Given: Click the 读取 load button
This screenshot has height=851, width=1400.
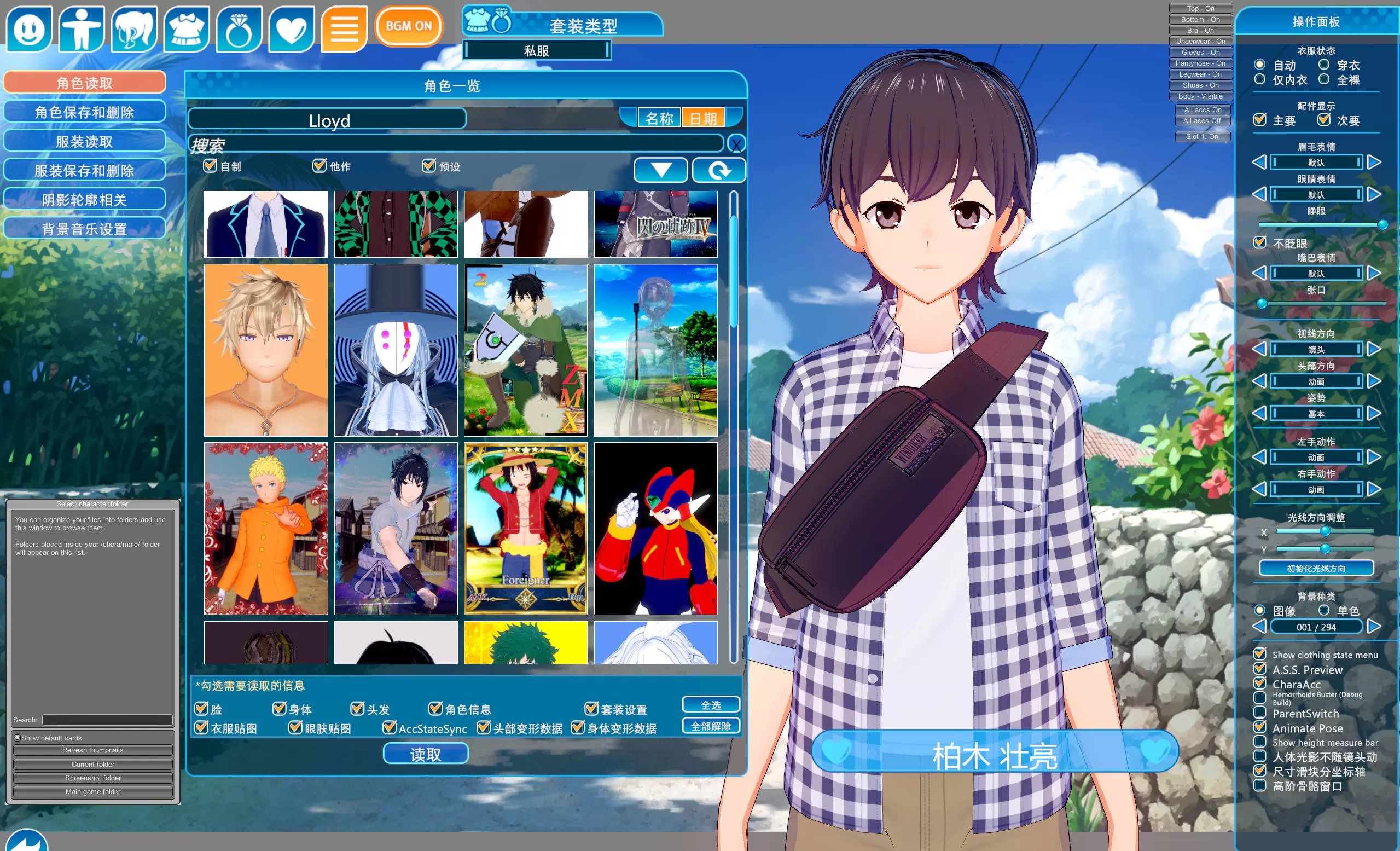Looking at the screenshot, I should tap(425, 754).
